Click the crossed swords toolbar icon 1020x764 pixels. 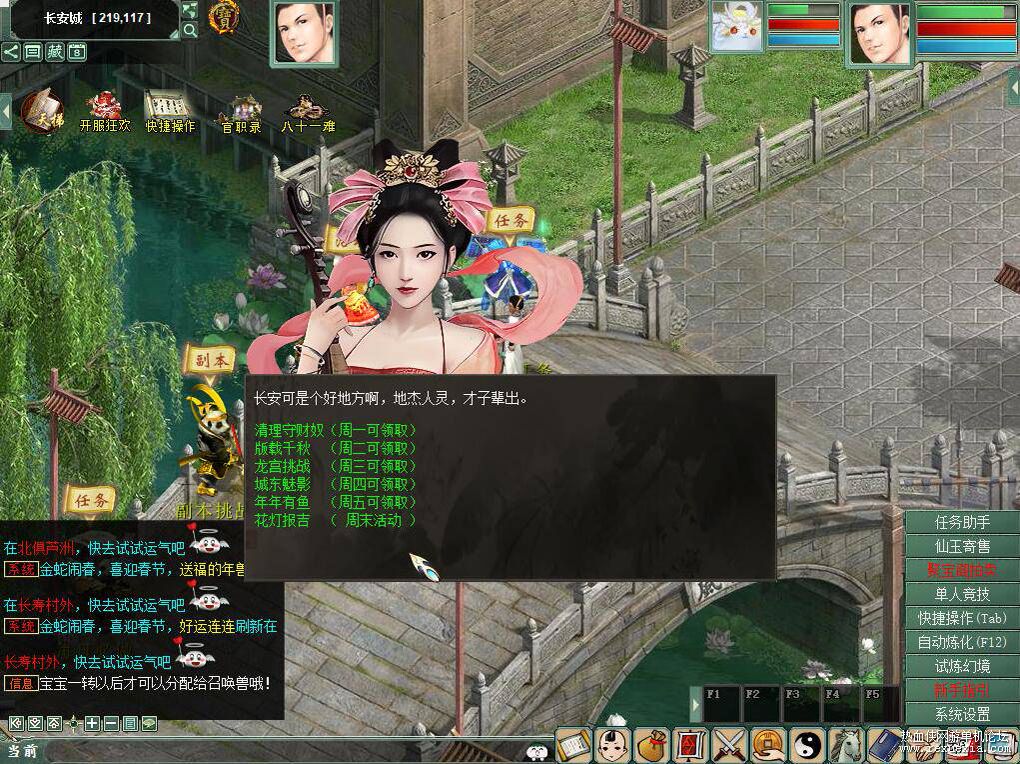click(730, 744)
